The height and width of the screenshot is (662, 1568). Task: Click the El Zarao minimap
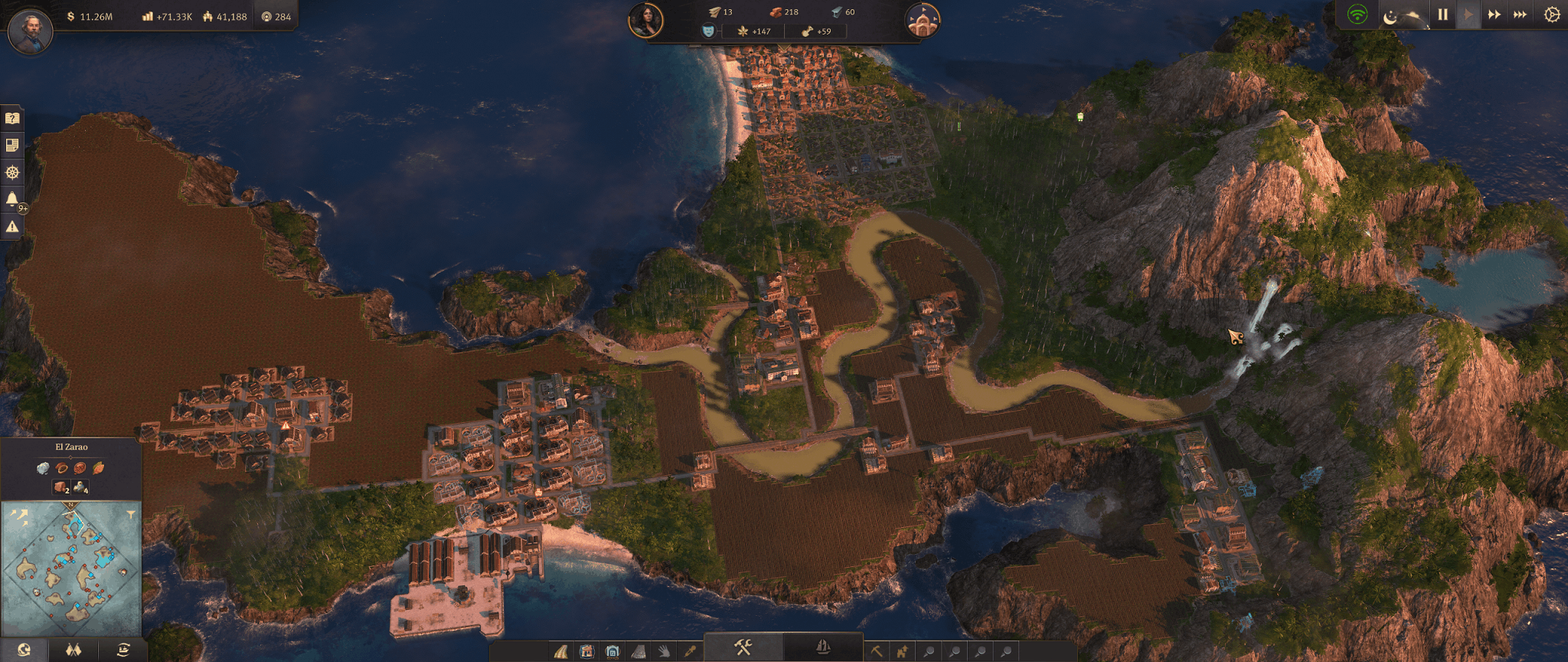[x=71, y=569]
